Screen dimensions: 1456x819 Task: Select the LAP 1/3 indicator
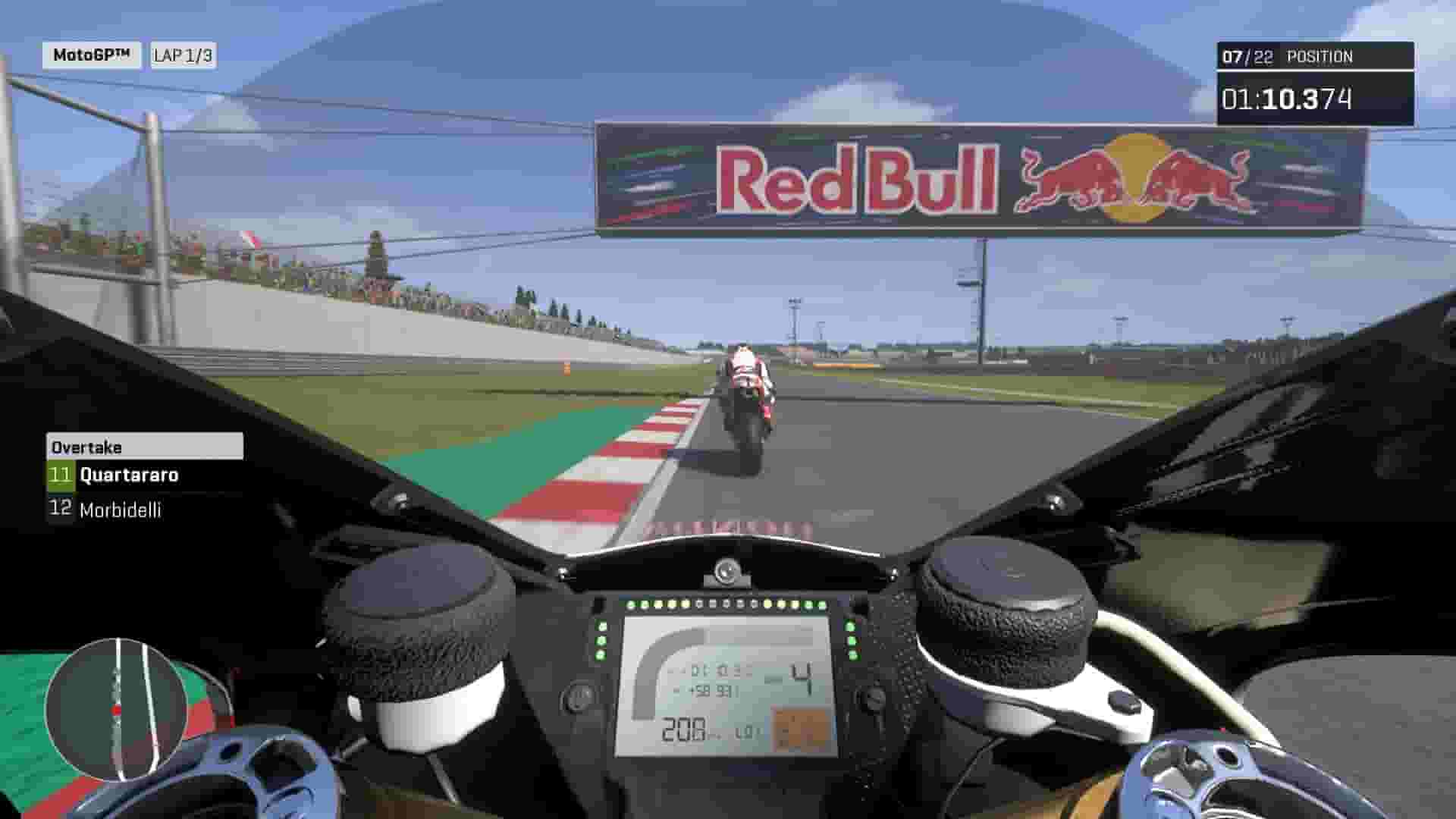(184, 54)
